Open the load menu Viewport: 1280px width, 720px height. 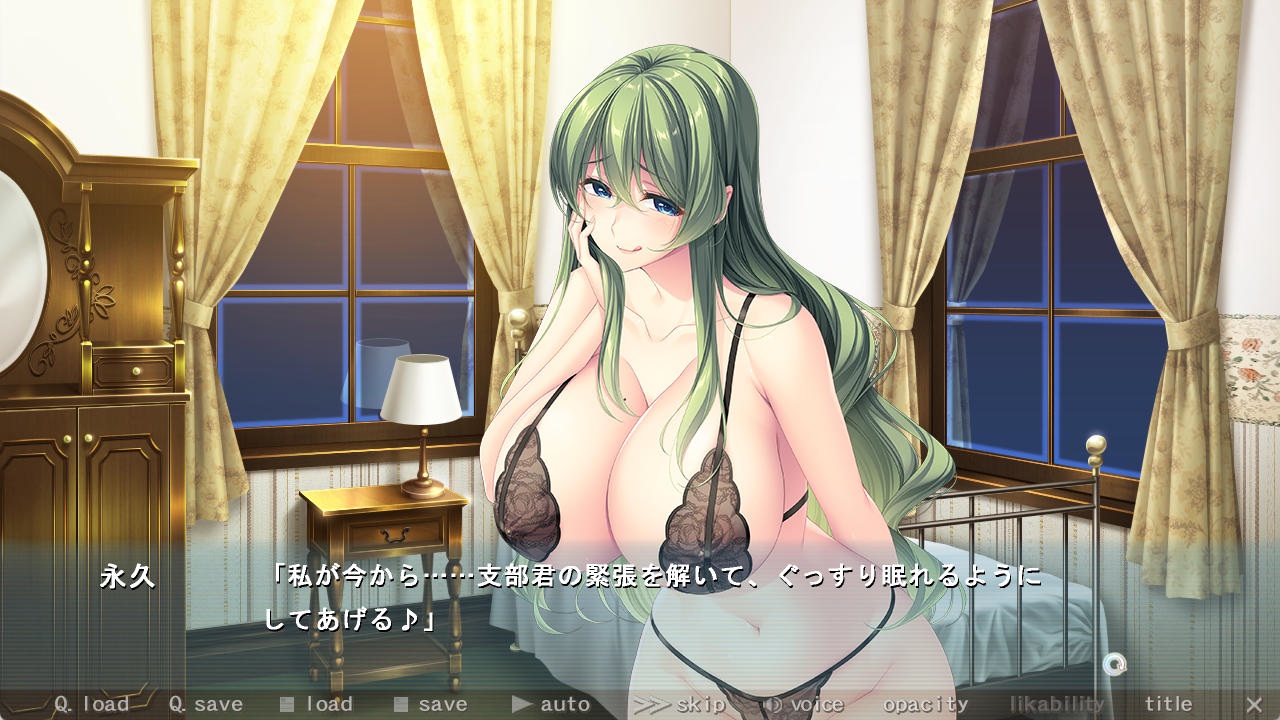pyautogui.click(x=316, y=704)
